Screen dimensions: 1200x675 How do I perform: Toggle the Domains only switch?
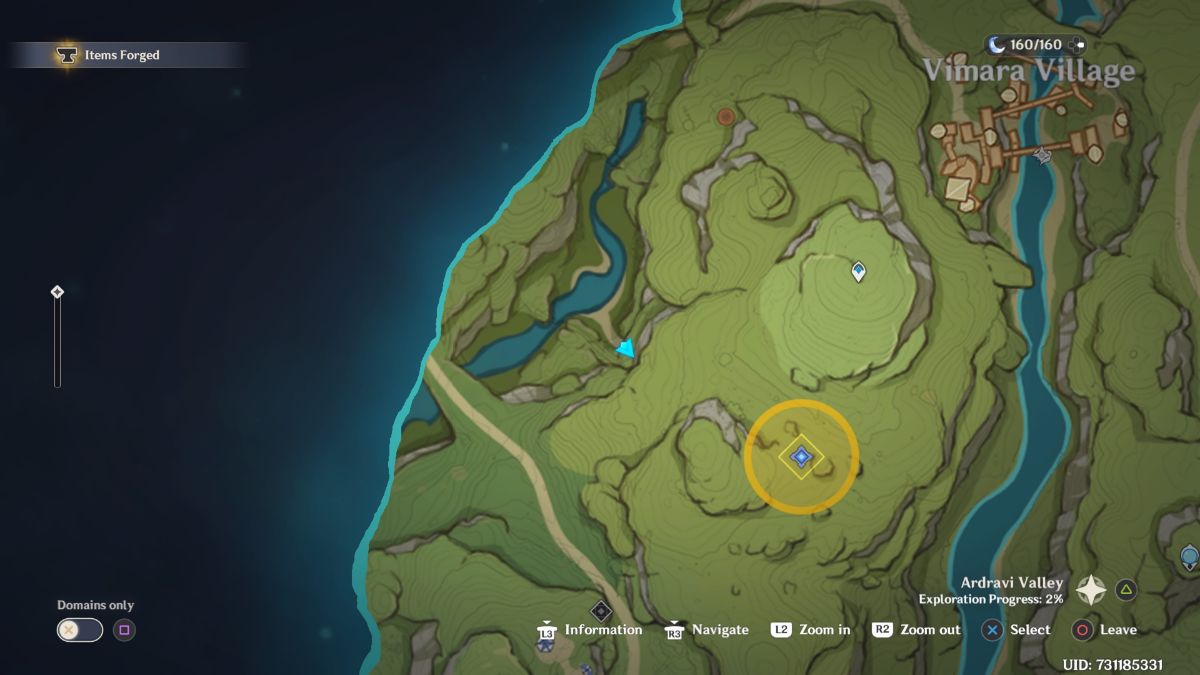[x=80, y=630]
